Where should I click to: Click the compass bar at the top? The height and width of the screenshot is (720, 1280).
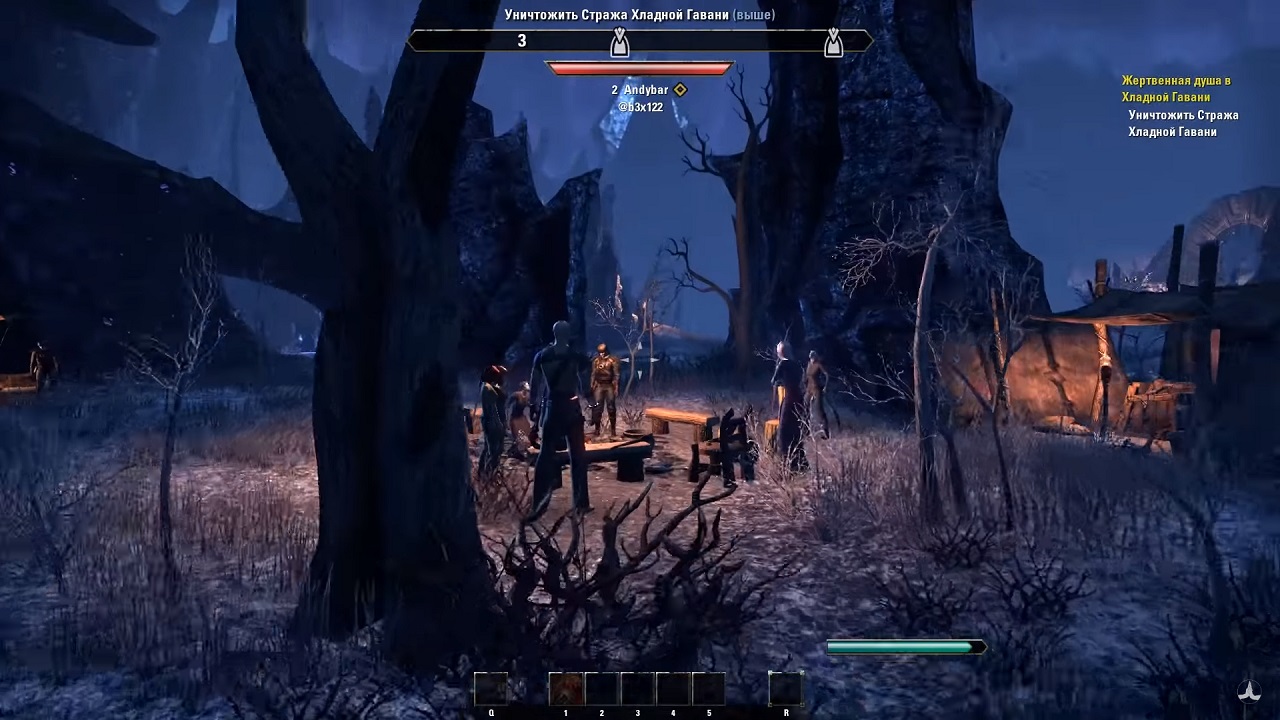pos(640,41)
